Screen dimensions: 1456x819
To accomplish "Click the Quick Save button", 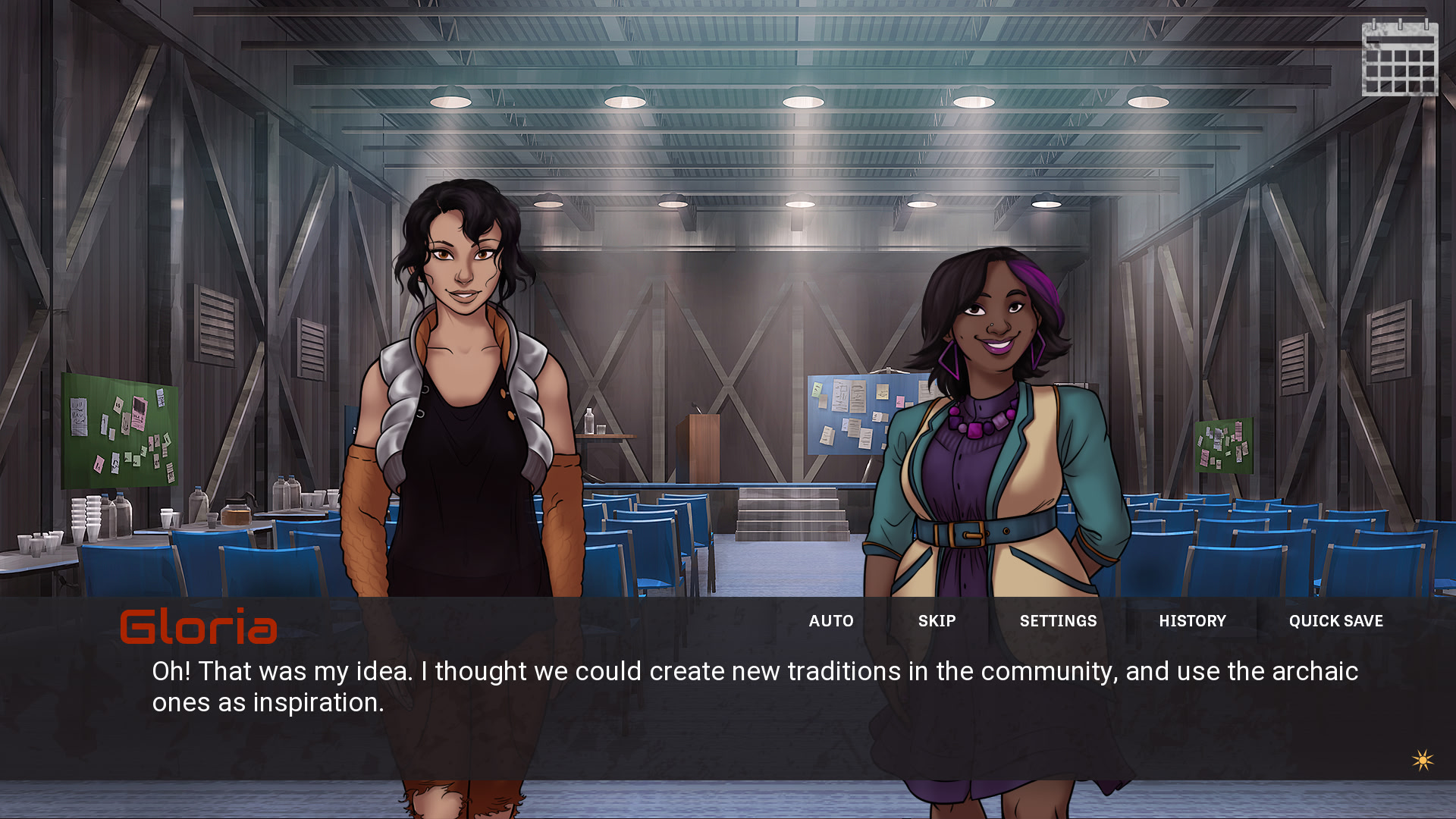I will (x=1335, y=621).
